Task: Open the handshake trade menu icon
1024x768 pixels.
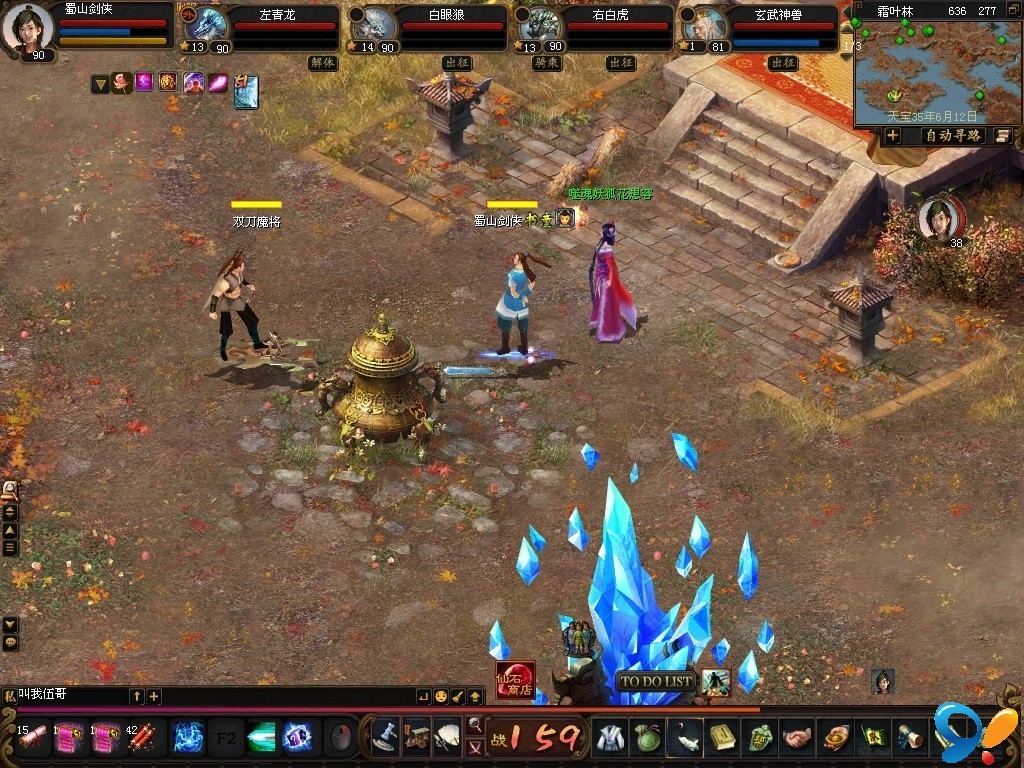Action: coord(796,738)
